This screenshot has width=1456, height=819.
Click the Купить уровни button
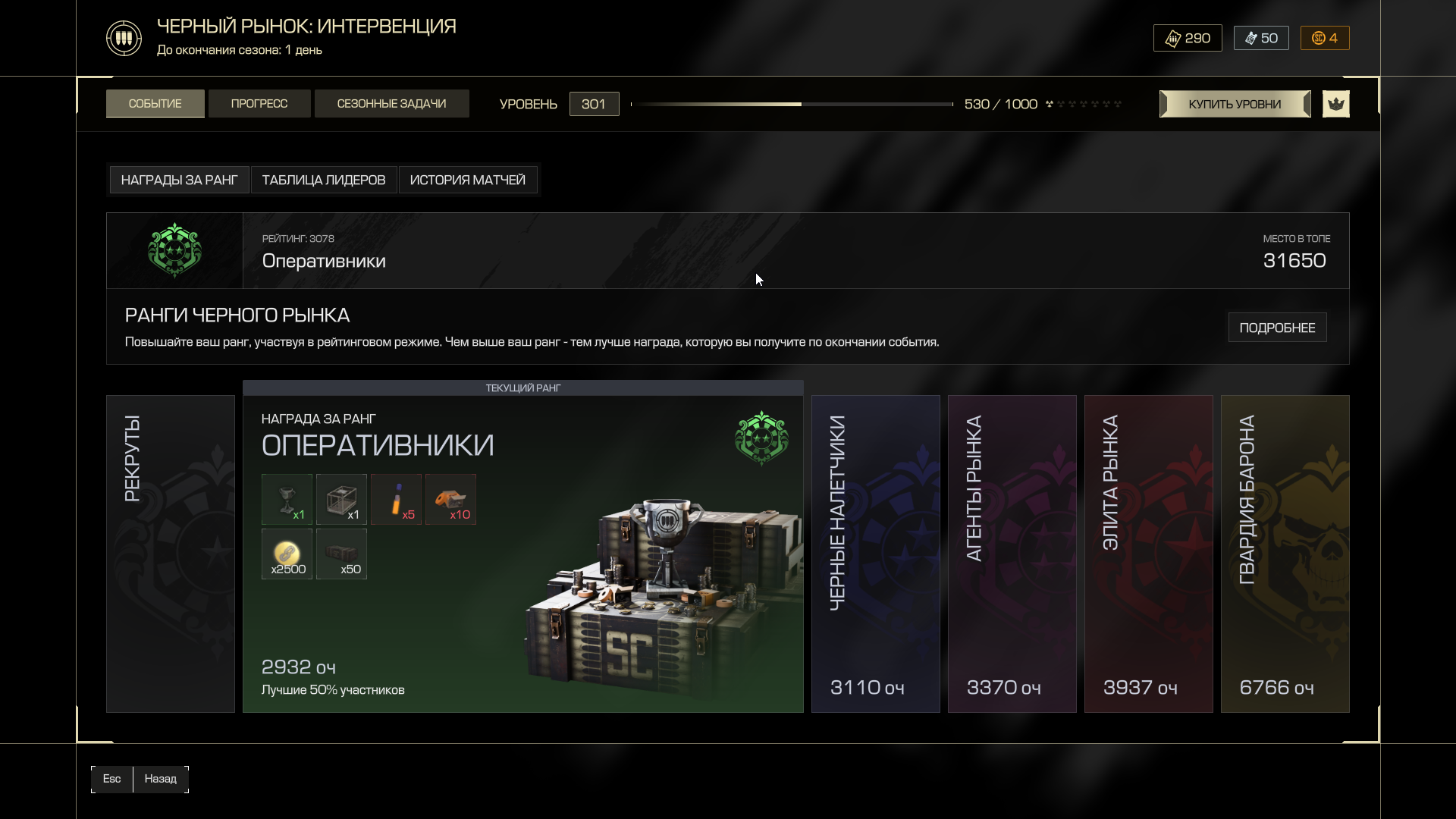(x=1235, y=104)
